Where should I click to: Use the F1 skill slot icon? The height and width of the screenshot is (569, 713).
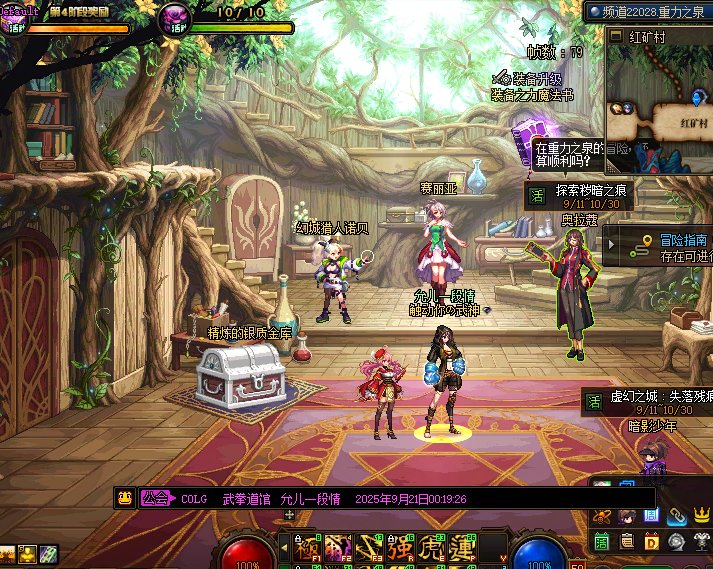tap(307, 549)
